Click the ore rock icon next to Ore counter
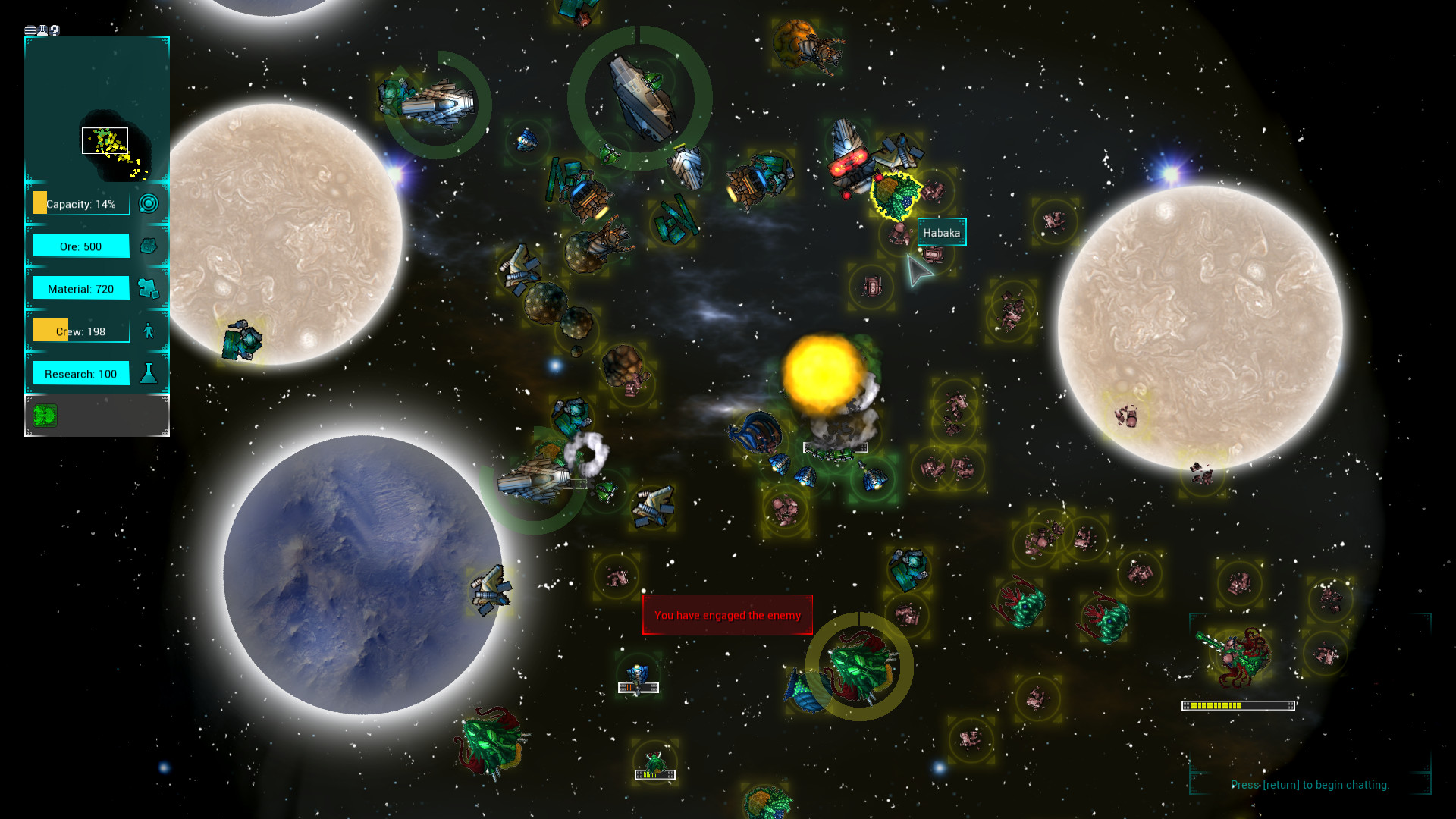This screenshot has width=1456, height=819. (149, 245)
